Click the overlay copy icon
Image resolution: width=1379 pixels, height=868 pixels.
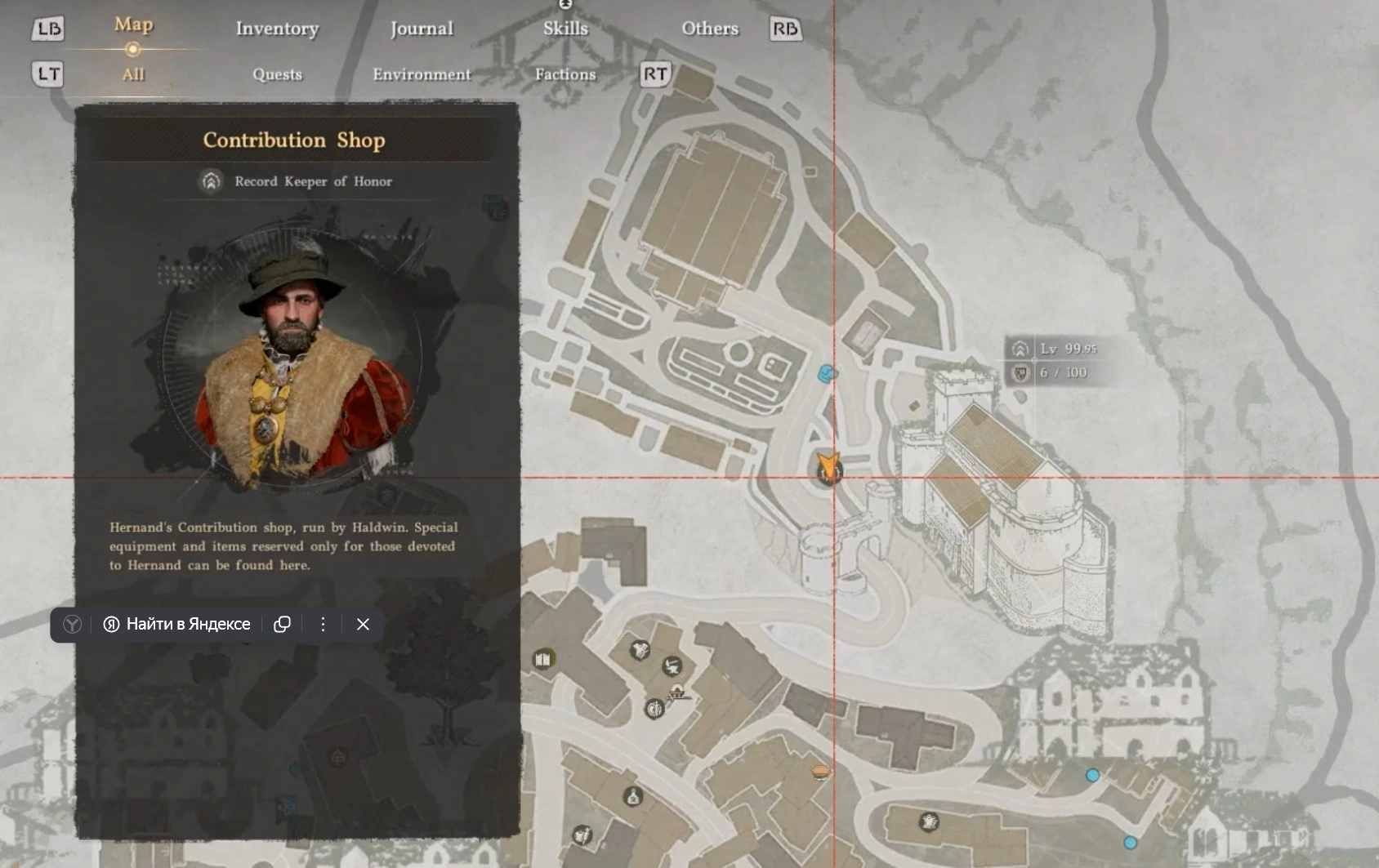pyautogui.click(x=282, y=625)
